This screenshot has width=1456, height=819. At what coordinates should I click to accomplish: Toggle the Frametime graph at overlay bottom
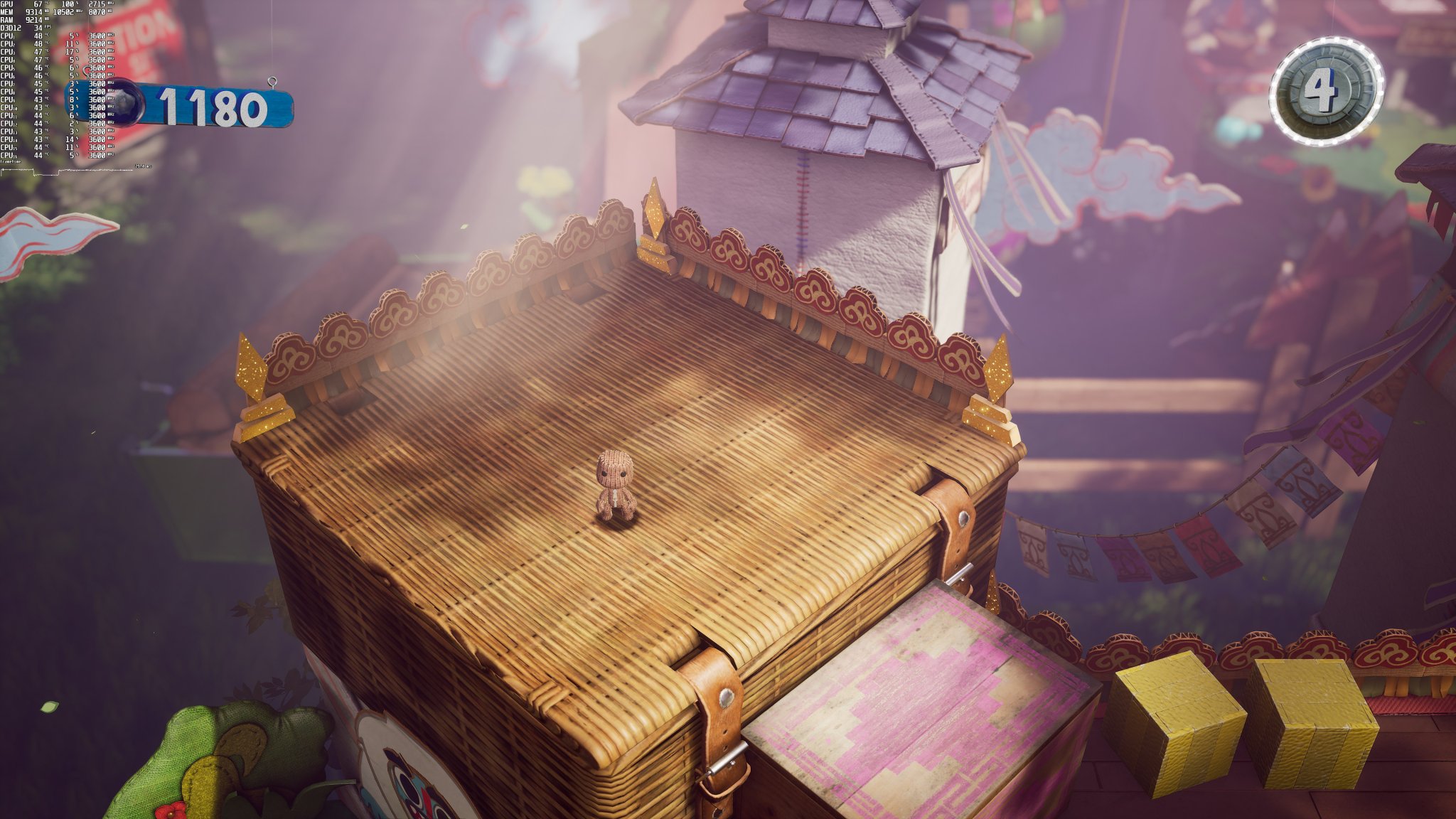pyautogui.click(x=11, y=162)
